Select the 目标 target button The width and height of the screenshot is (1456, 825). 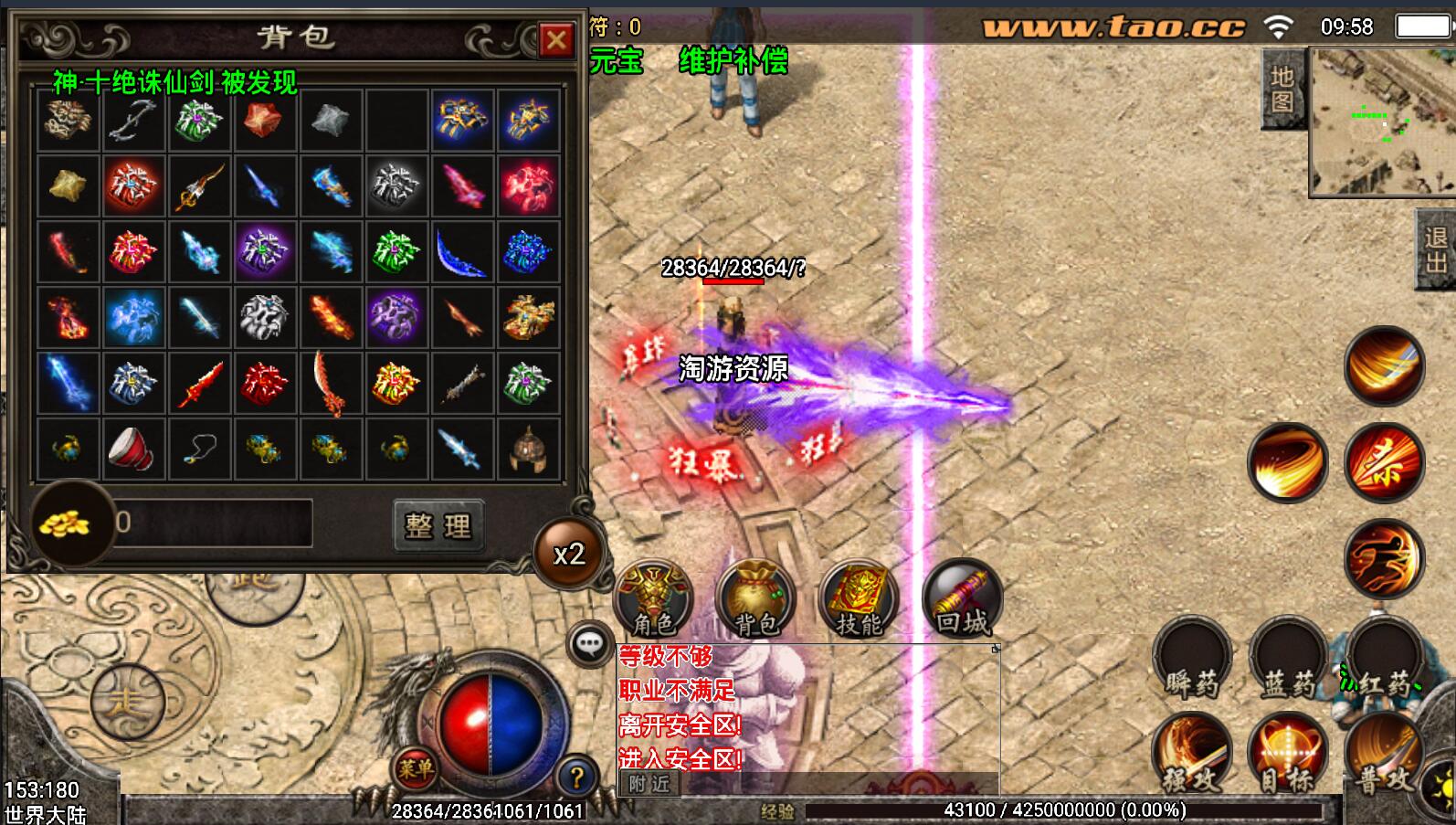1288,754
